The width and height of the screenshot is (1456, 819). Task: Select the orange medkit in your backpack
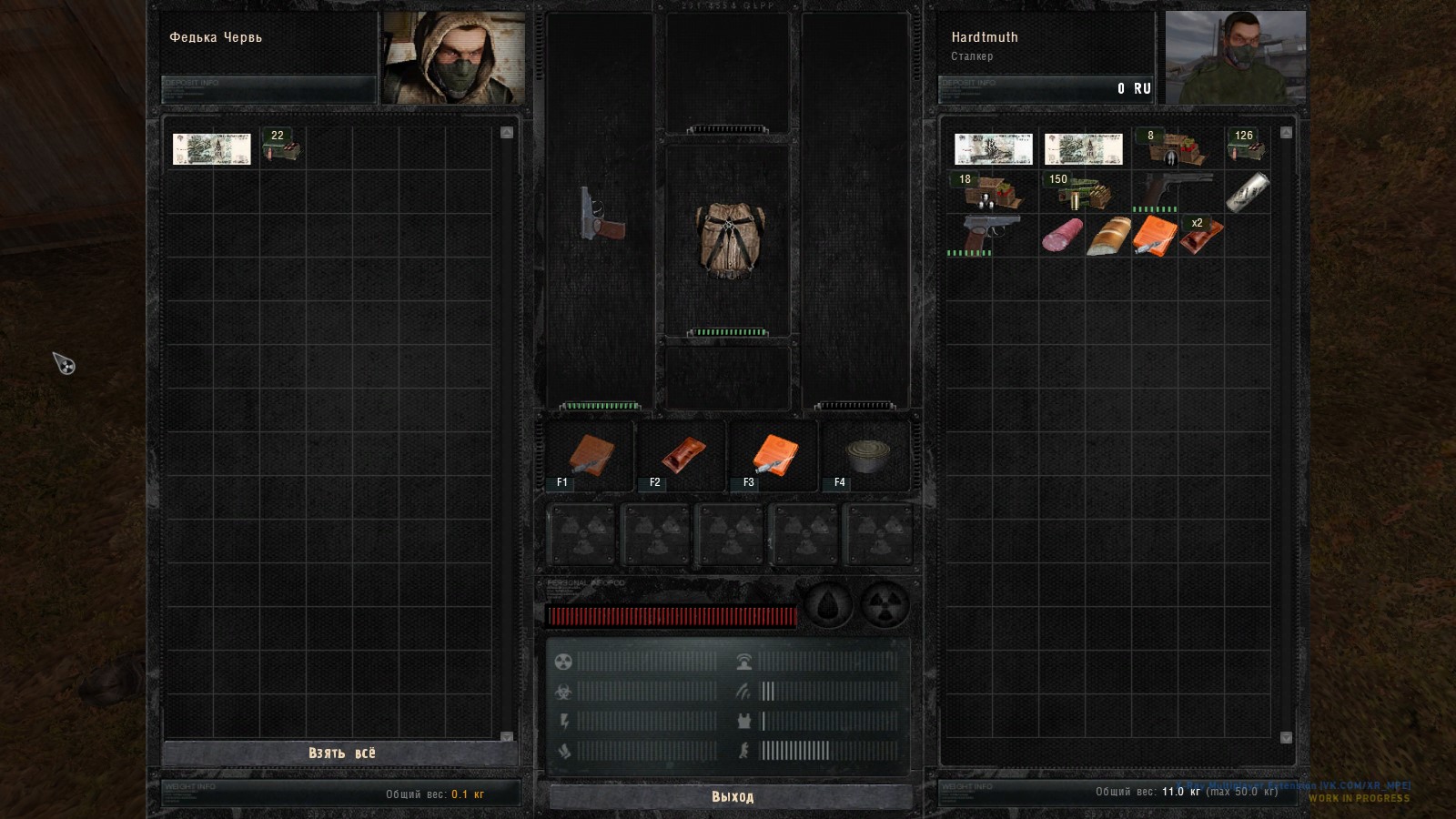pyautogui.click(x=1155, y=236)
